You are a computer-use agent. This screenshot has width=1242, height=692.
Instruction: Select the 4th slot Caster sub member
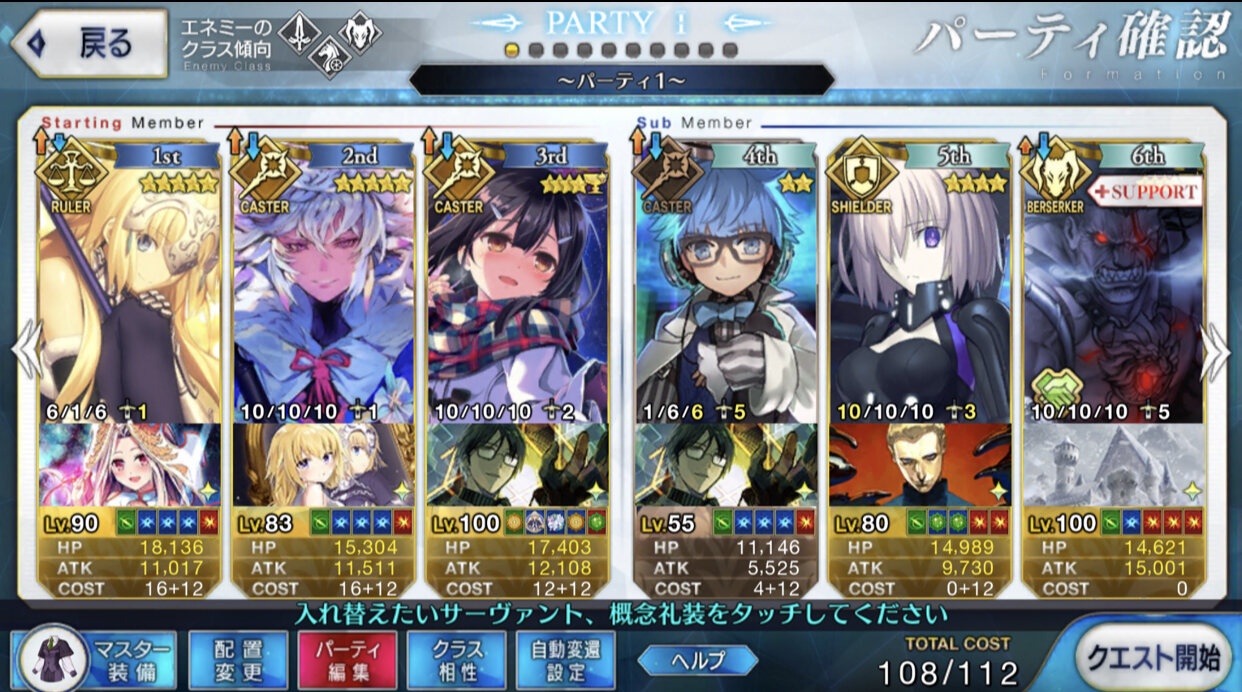coord(726,290)
